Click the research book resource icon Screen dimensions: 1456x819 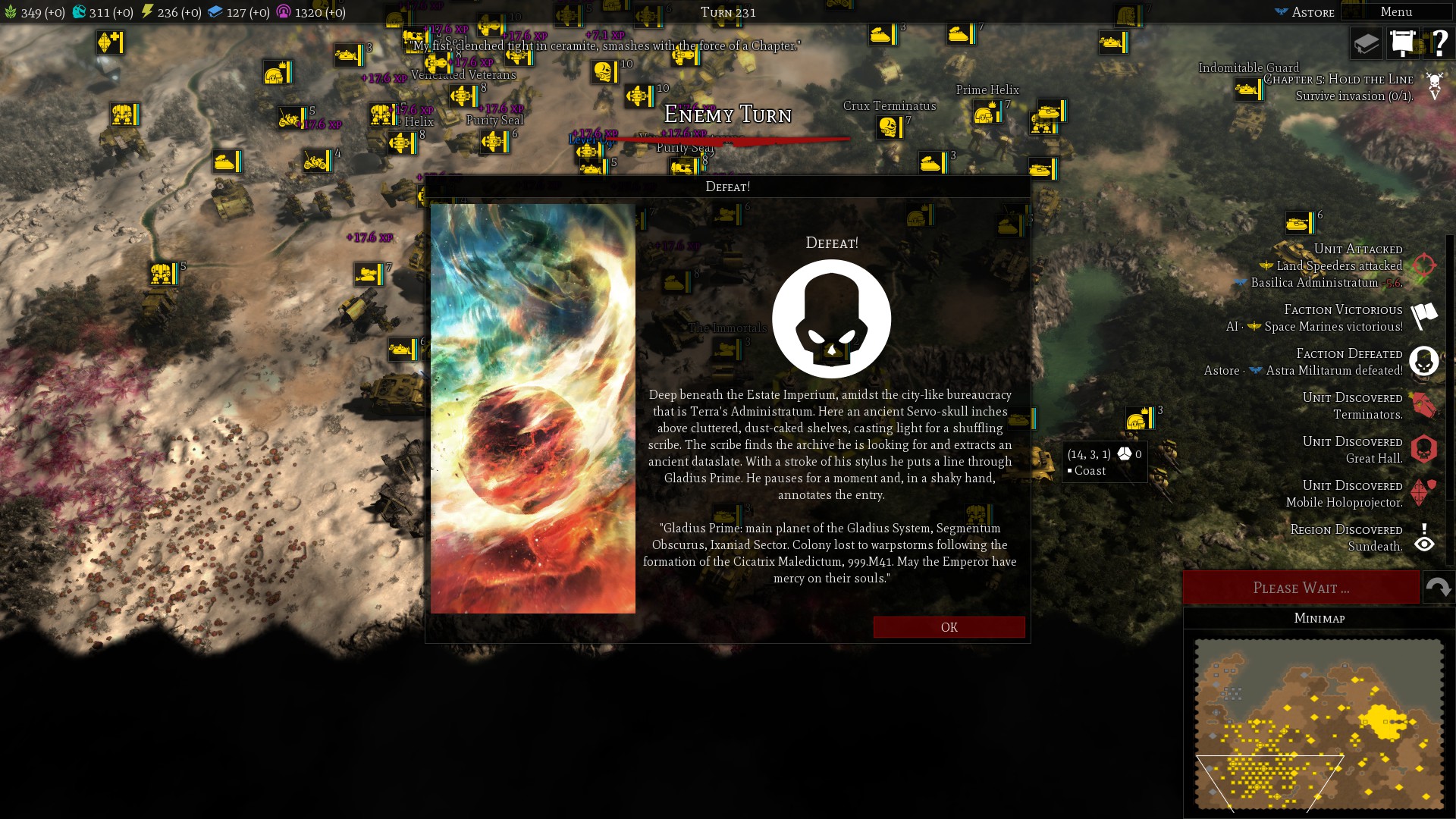217,12
